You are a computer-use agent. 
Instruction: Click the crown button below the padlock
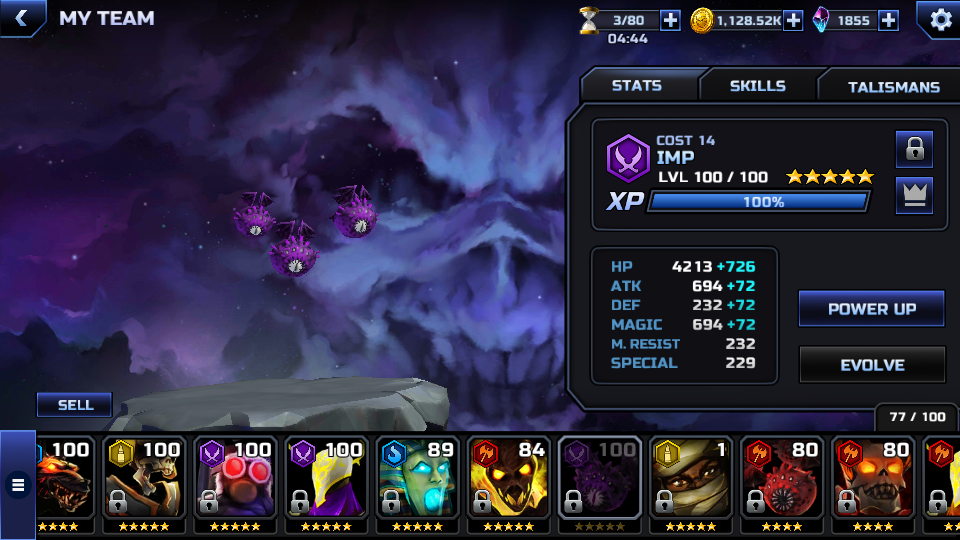(x=914, y=195)
